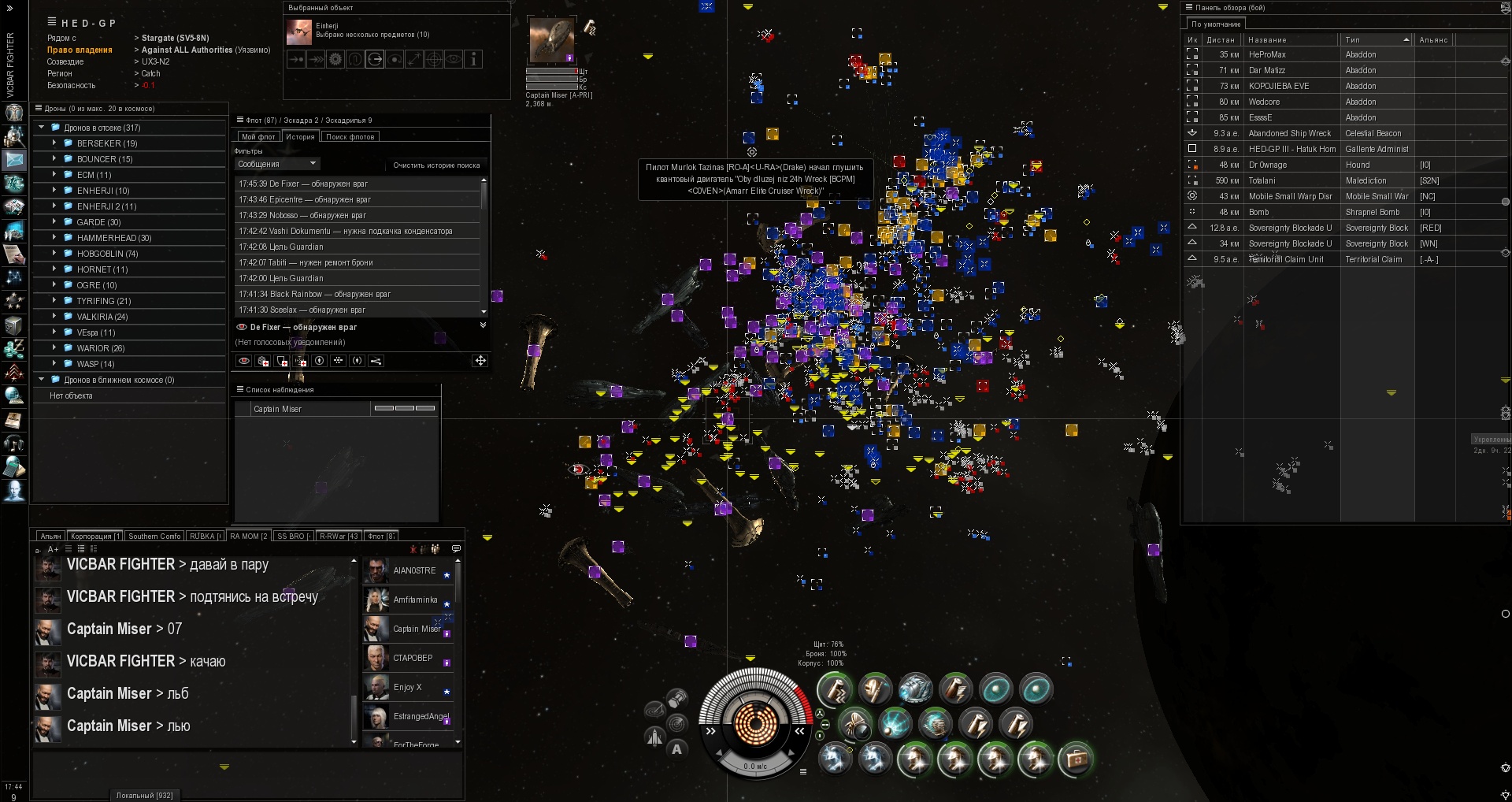Switch to the Southern Confo chat tab
The image size is (1512, 802).
154,537
